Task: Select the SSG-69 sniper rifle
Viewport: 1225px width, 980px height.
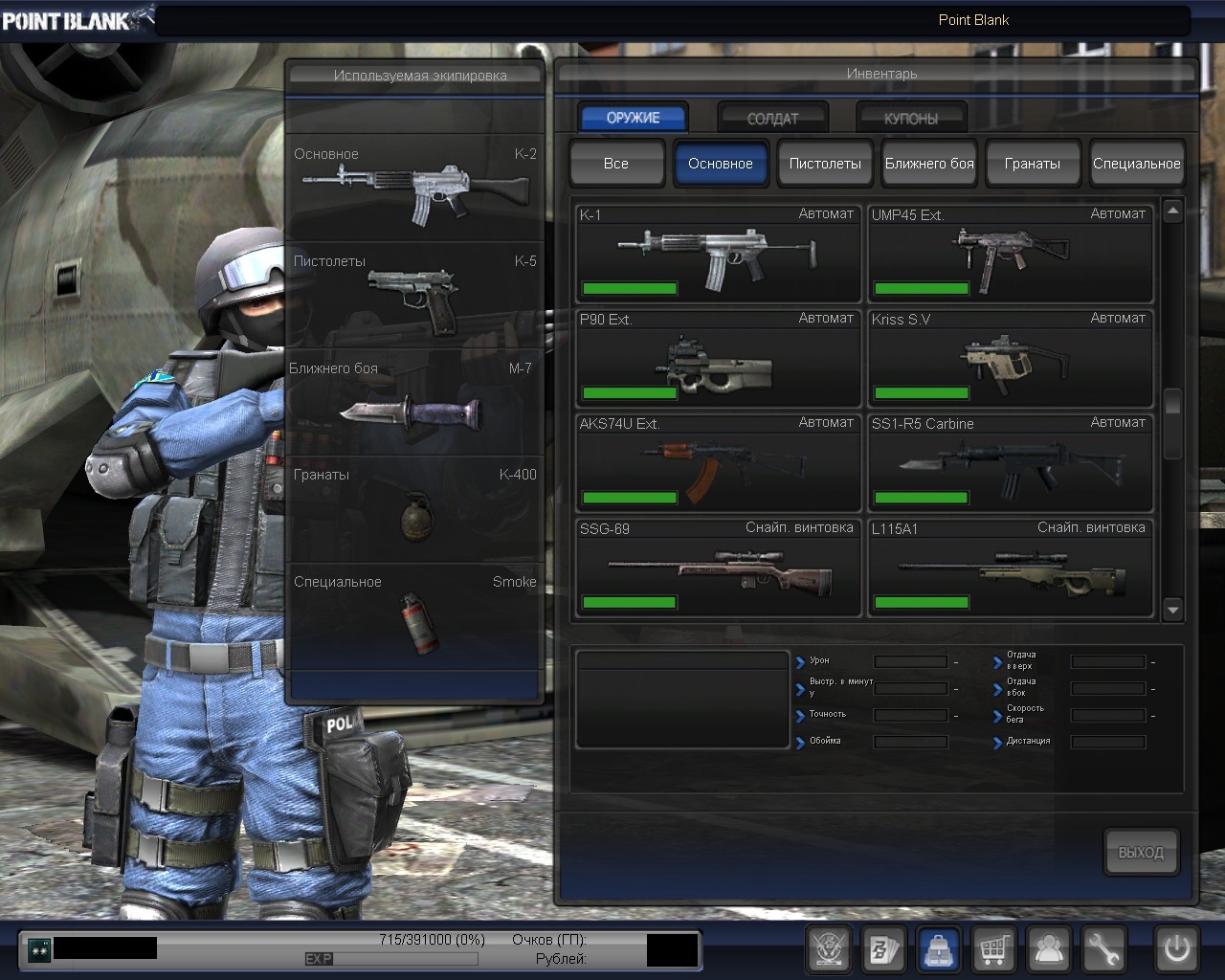Action: coord(718,568)
